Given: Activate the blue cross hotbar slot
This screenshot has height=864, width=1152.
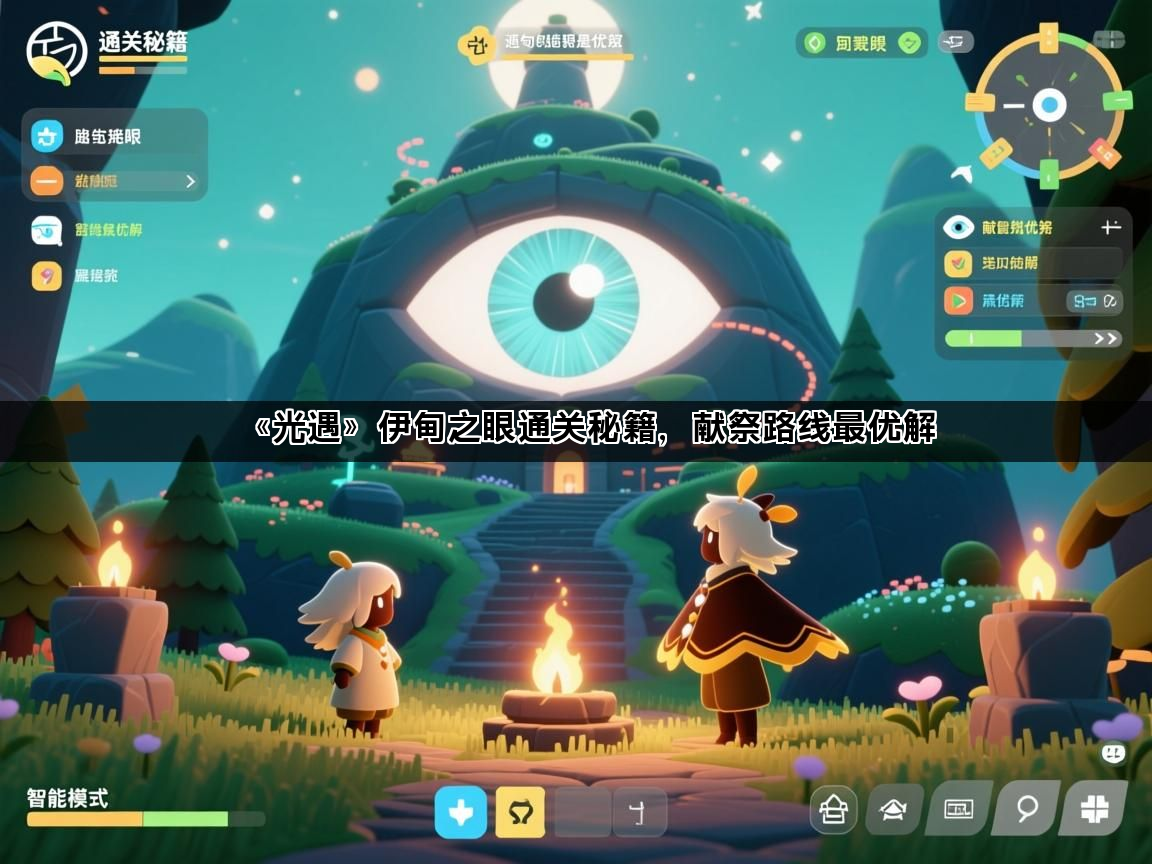Looking at the screenshot, I should 461,812.
